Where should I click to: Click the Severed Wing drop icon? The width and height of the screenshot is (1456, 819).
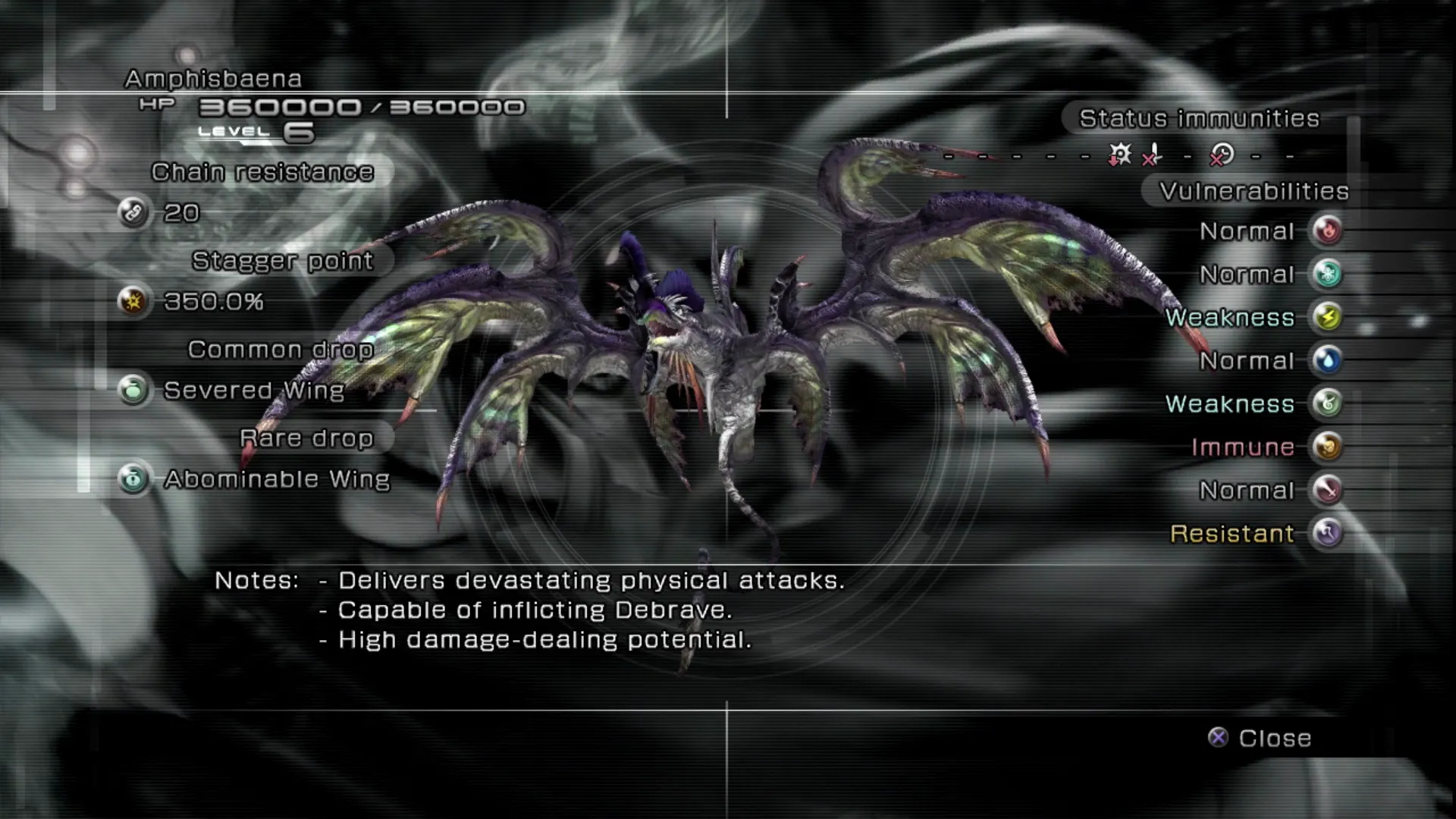pos(133,391)
